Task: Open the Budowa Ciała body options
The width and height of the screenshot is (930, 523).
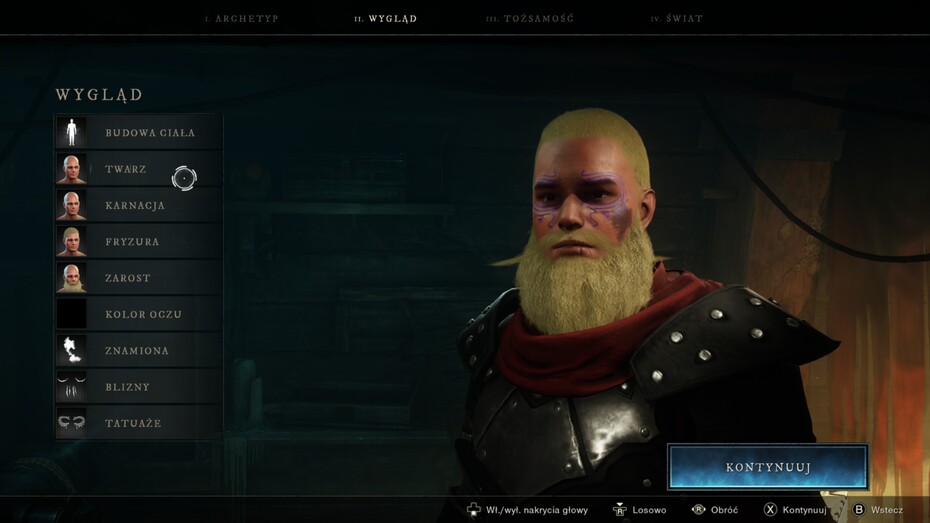Action: [139, 132]
